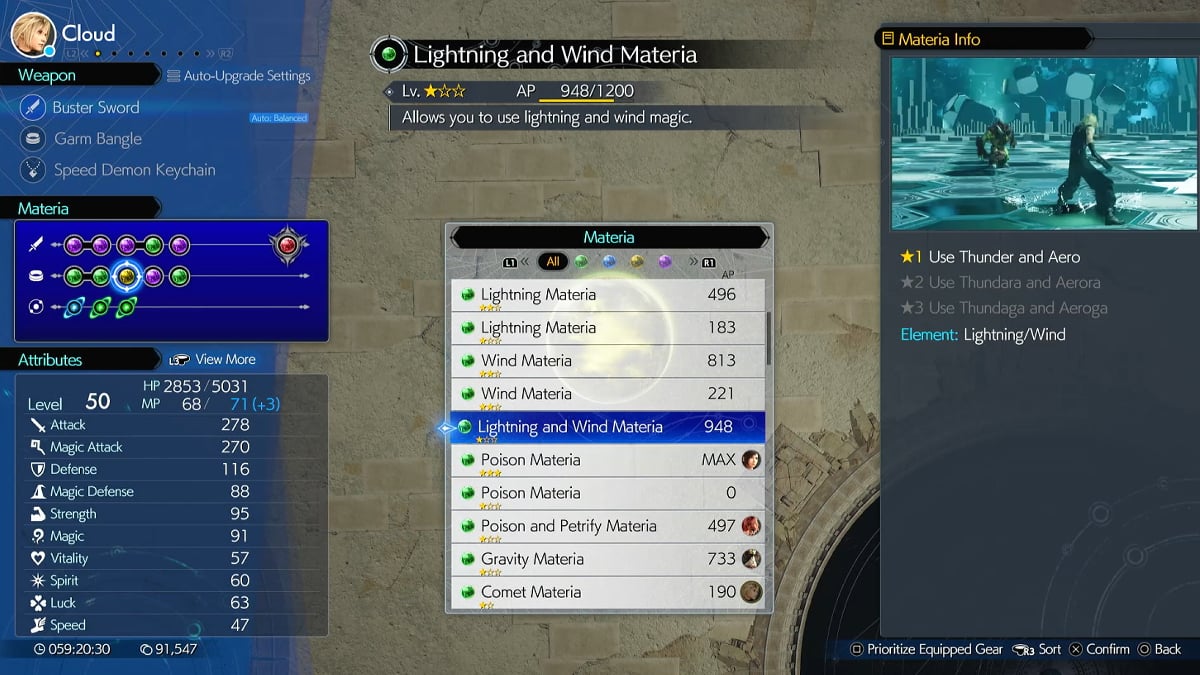The height and width of the screenshot is (675, 1200).
Task: Switch to the yellow command materia filter
Action: [x=637, y=262]
